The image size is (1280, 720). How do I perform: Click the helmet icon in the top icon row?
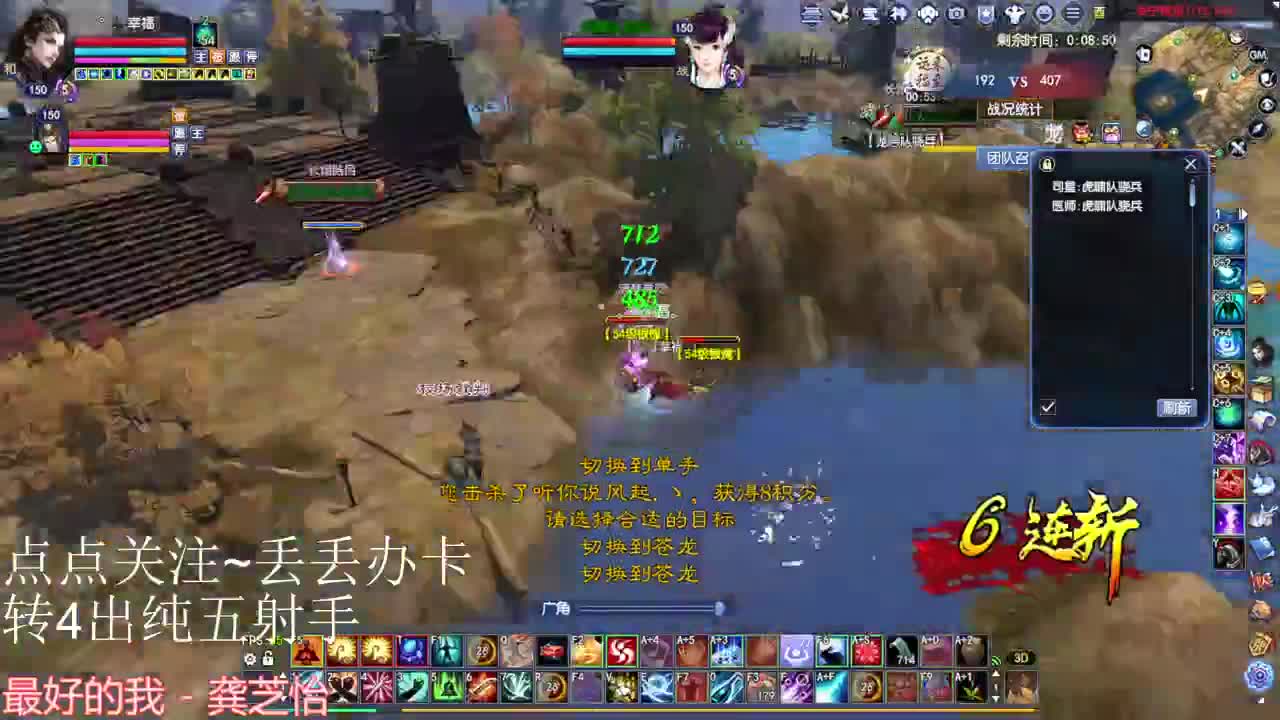[925, 14]
